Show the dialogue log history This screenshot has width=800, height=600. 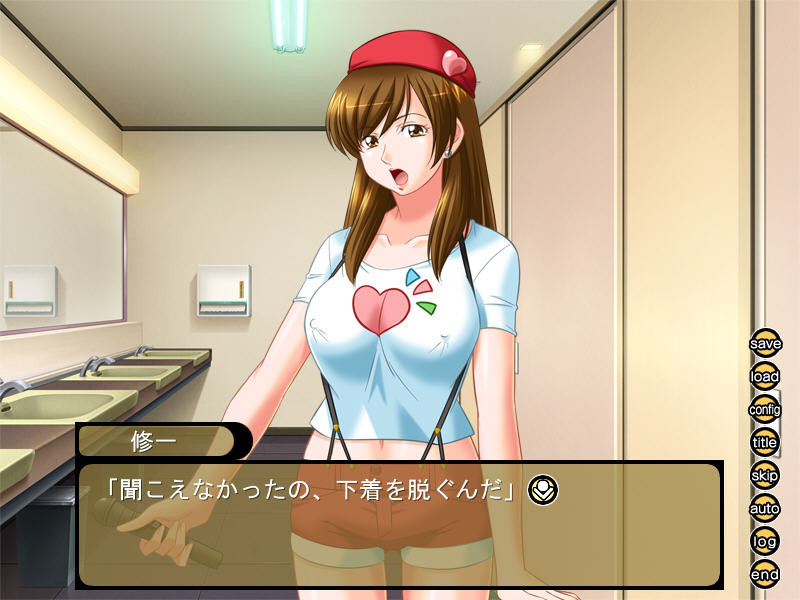click(x=765, y=542)
